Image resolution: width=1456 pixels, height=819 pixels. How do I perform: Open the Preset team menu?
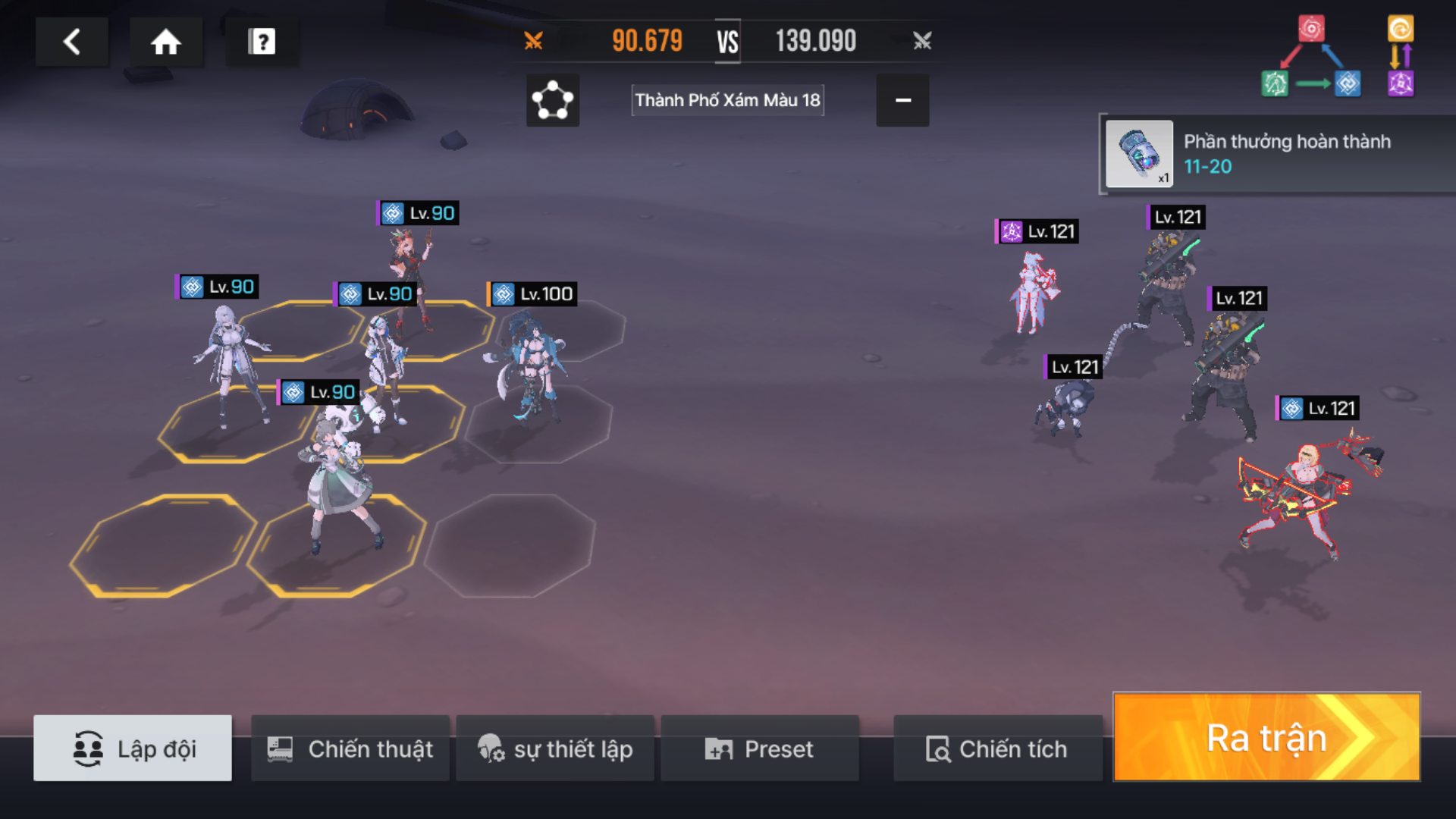coord(760,748)
